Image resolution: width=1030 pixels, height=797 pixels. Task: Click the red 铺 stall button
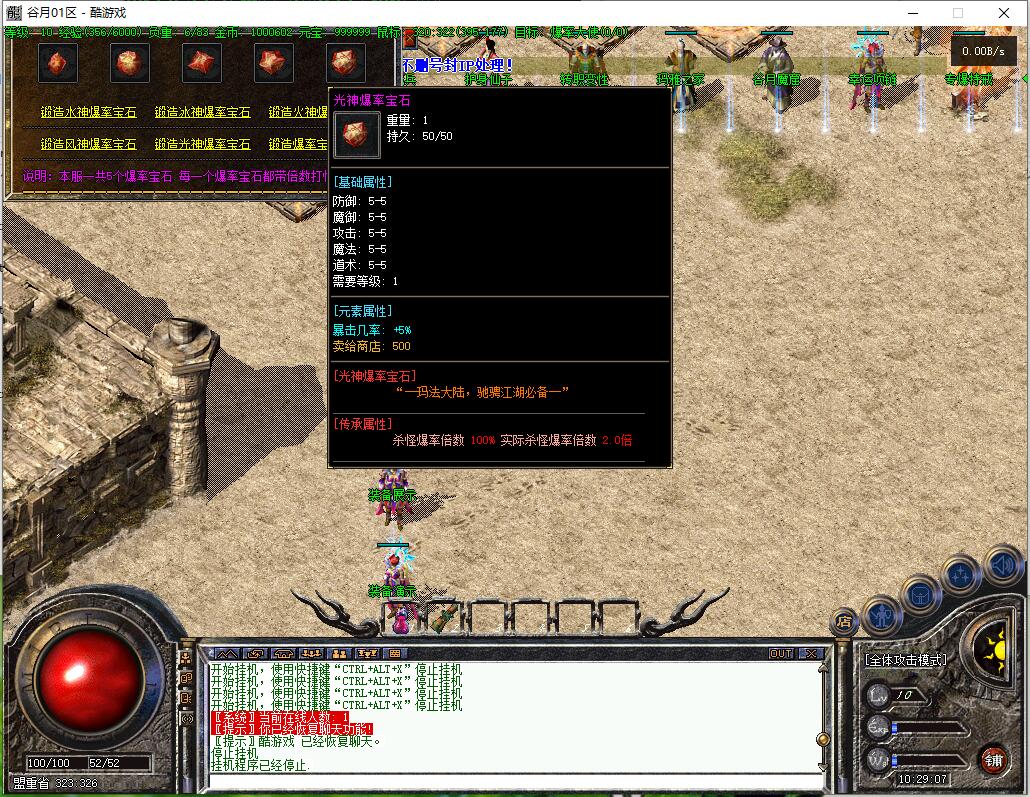point(993,759)
